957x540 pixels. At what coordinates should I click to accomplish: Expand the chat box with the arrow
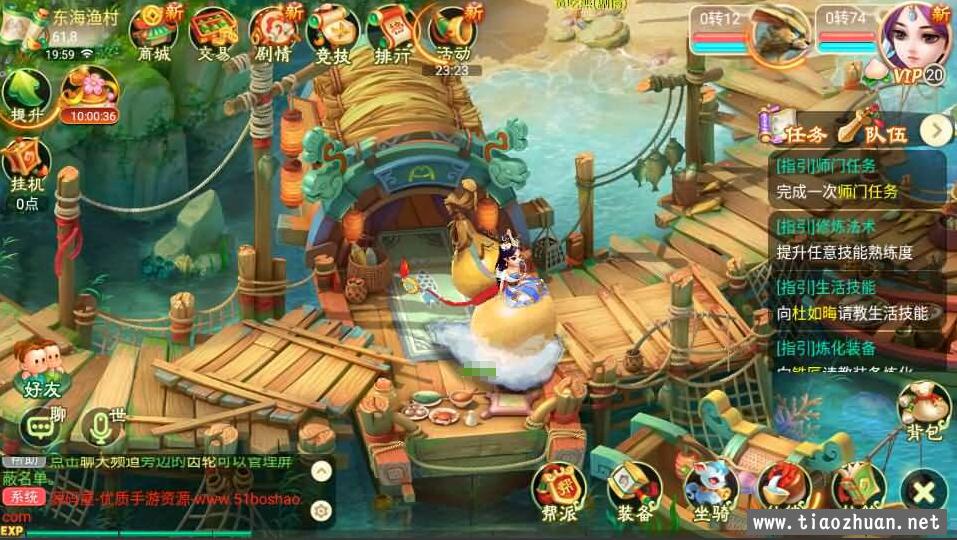(x=321, y=470)
